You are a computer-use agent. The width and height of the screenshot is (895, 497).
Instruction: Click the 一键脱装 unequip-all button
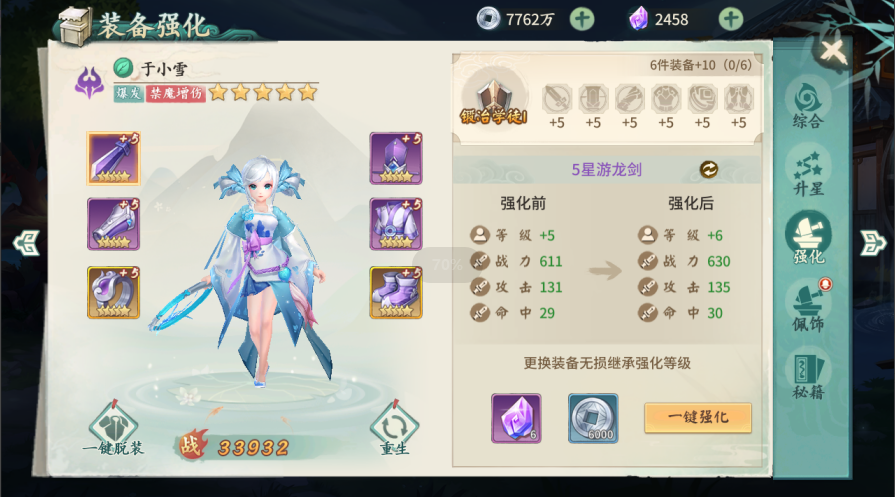(x=113, y=430)
